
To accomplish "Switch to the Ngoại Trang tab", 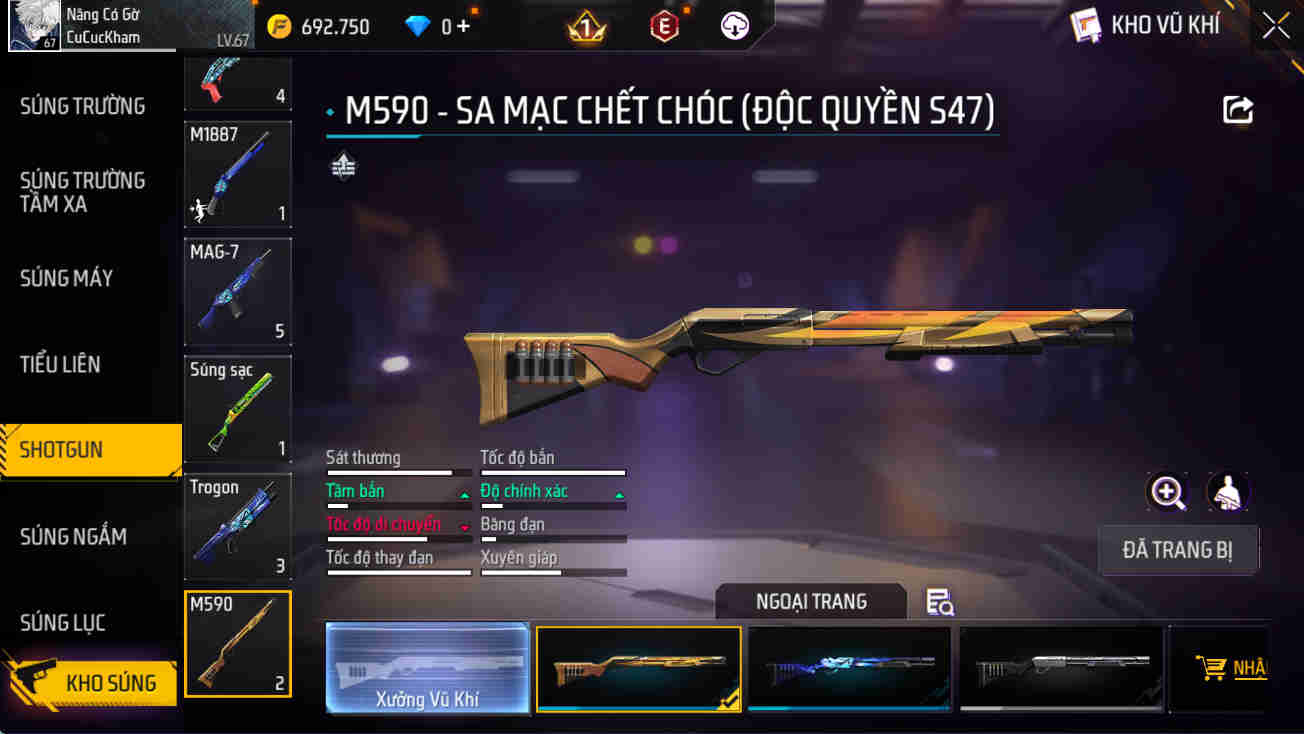I will click(811, 601).
